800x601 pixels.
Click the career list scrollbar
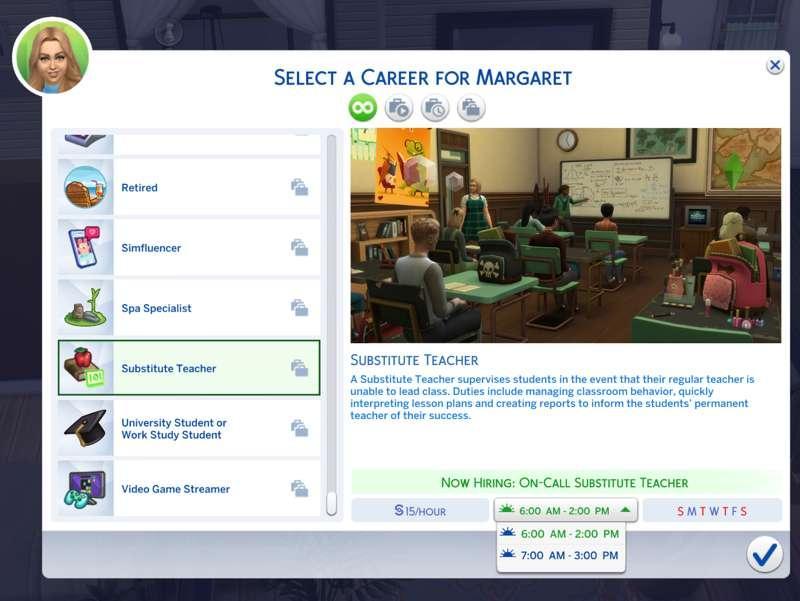332,320
